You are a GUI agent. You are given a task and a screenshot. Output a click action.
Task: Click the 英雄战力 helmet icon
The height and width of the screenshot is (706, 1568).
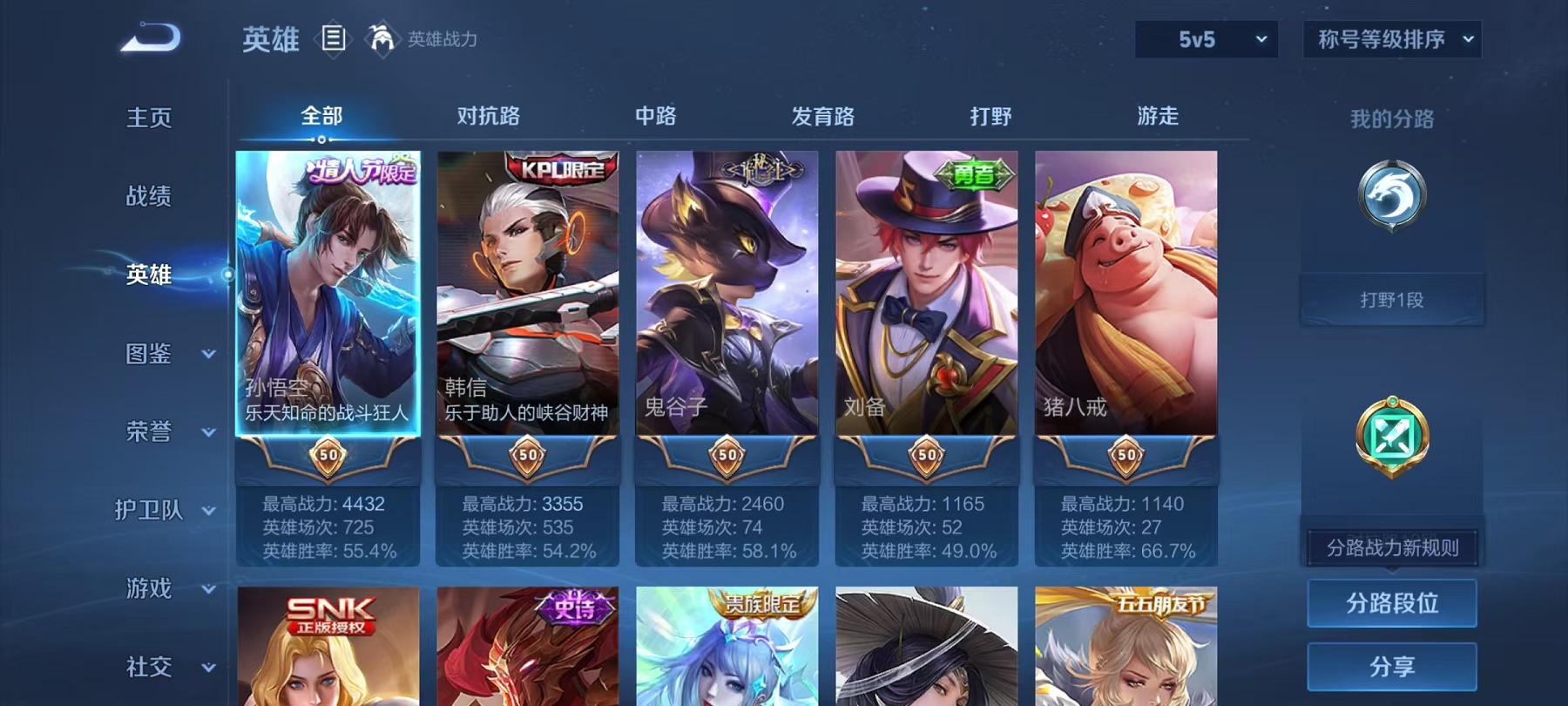pyautogui.click(x=378, y=38)
